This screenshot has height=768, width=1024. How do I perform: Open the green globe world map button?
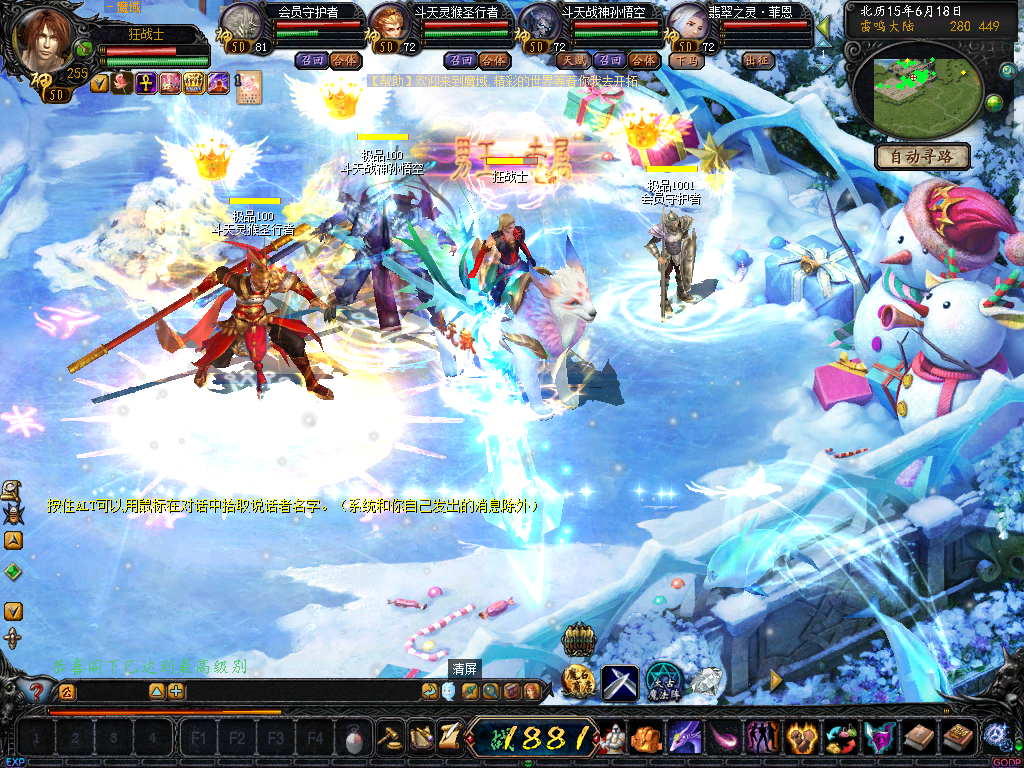tap(994, 102)
